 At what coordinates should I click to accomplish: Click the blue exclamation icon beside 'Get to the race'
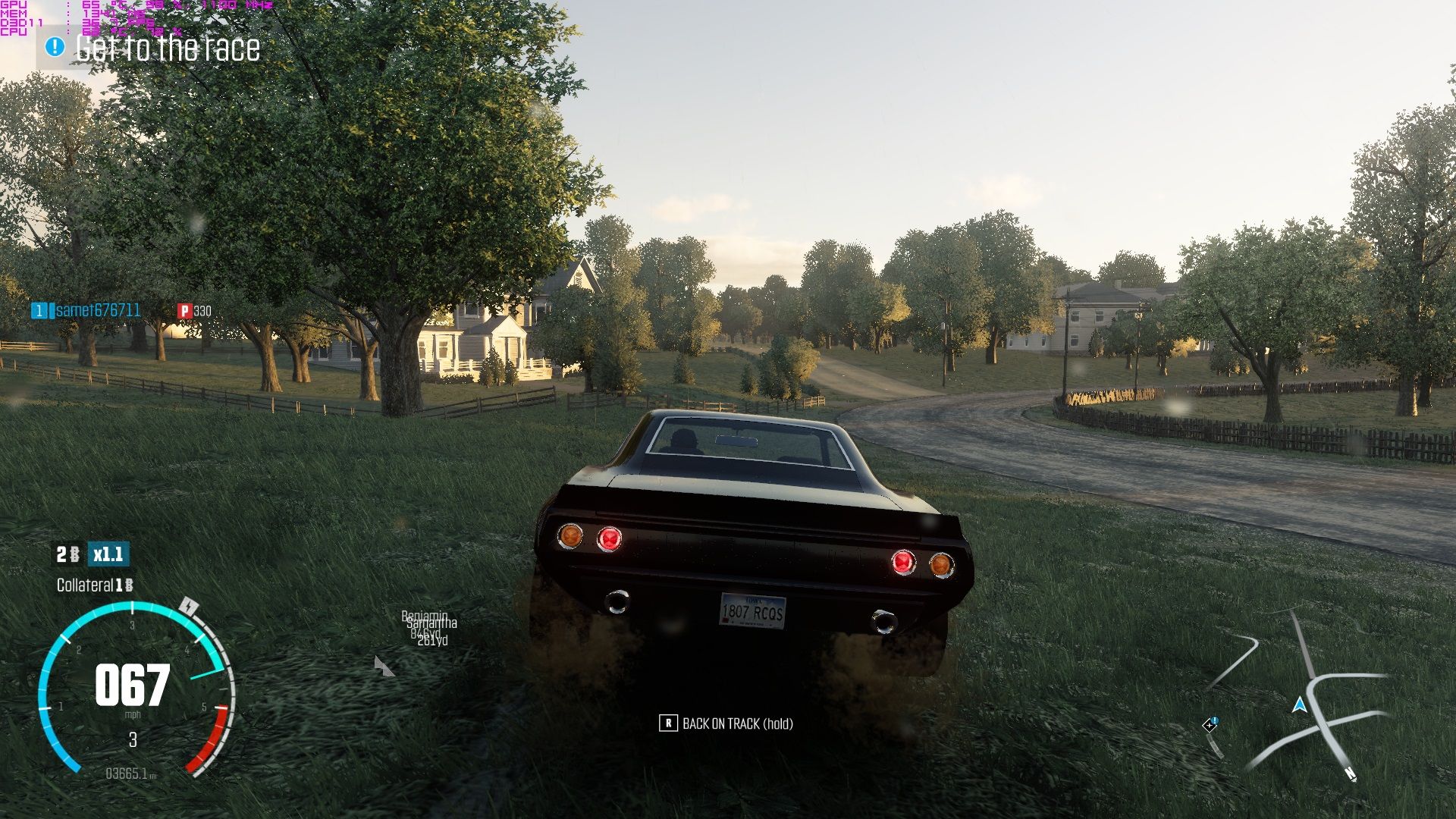(53, 48)
